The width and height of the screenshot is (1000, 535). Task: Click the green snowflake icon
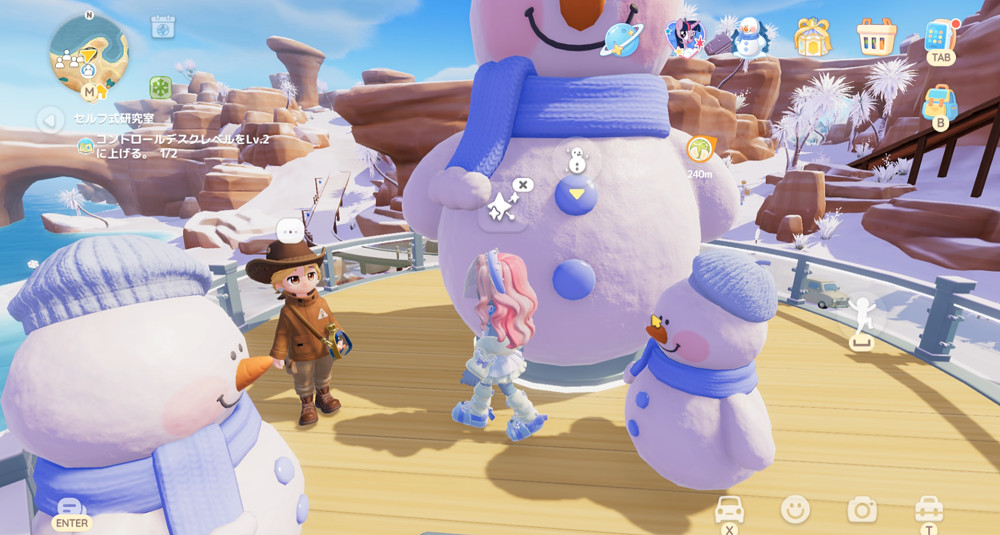pyautogui.click(x=160, y=87)
